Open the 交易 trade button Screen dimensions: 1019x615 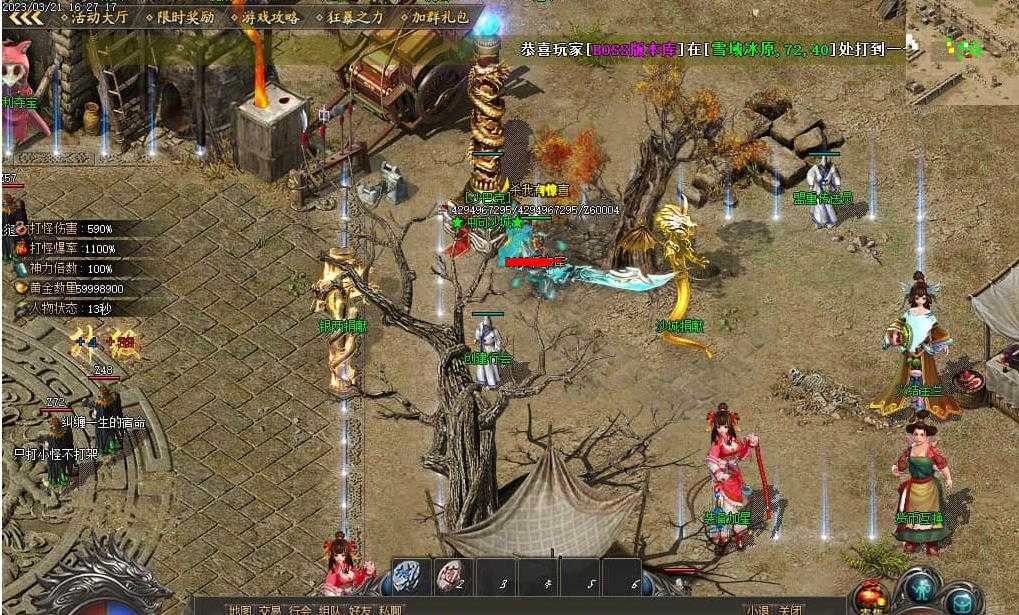pos(271,608)
